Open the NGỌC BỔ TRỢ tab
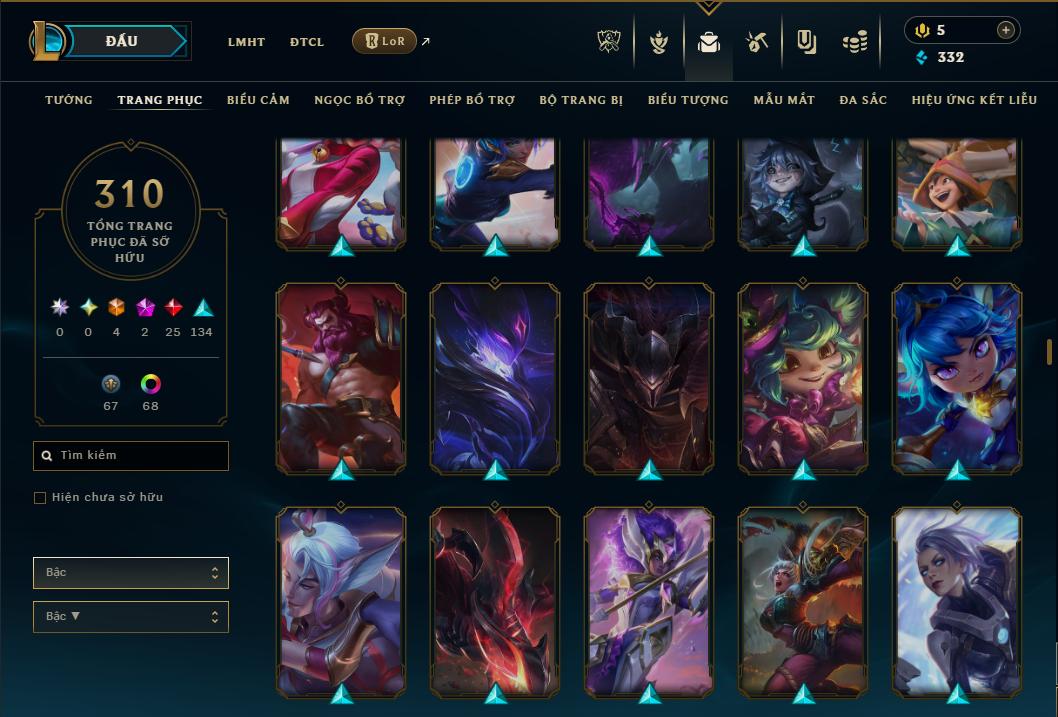 coord(359,100)
